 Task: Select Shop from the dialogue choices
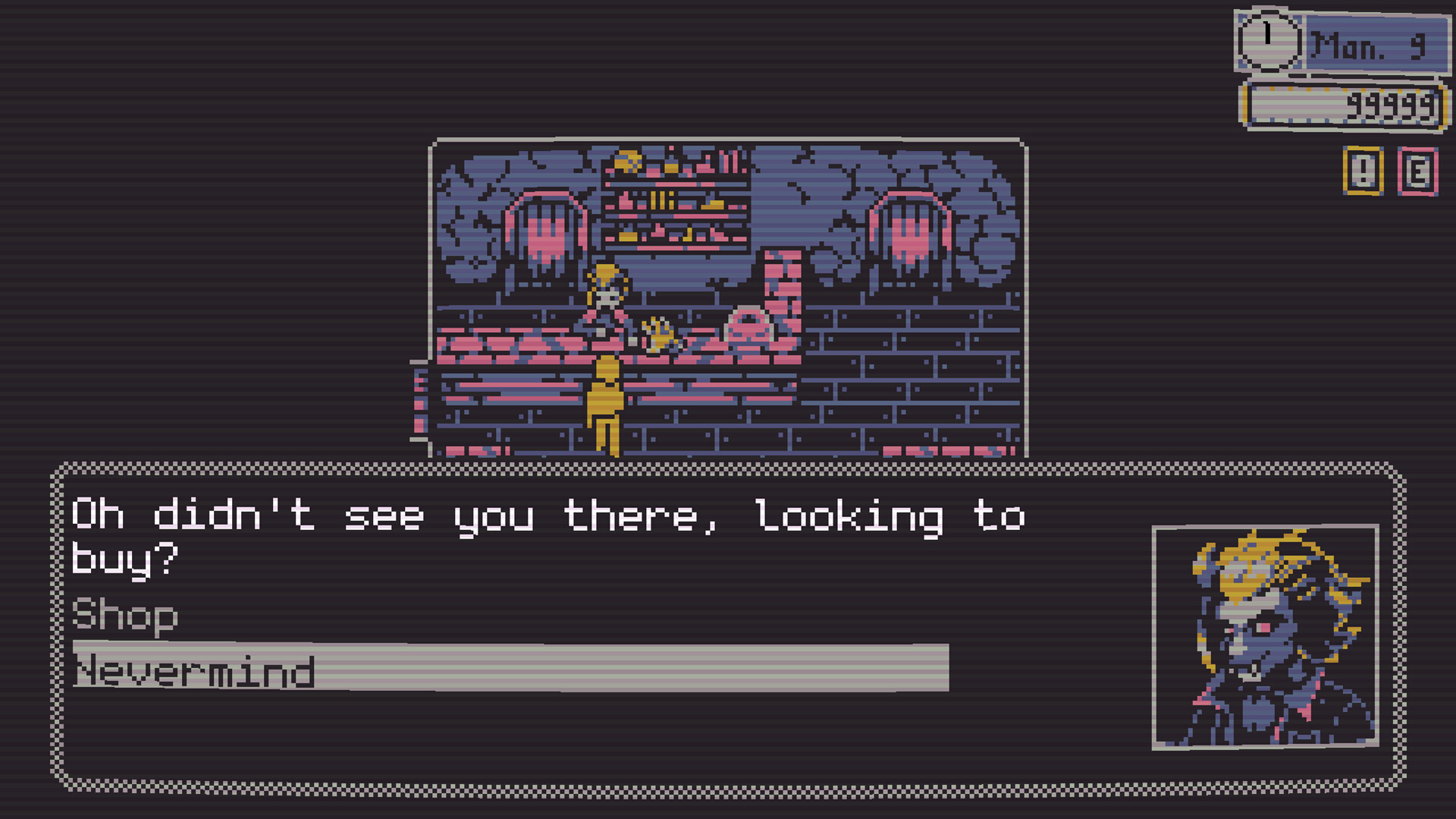pos(125,616)
